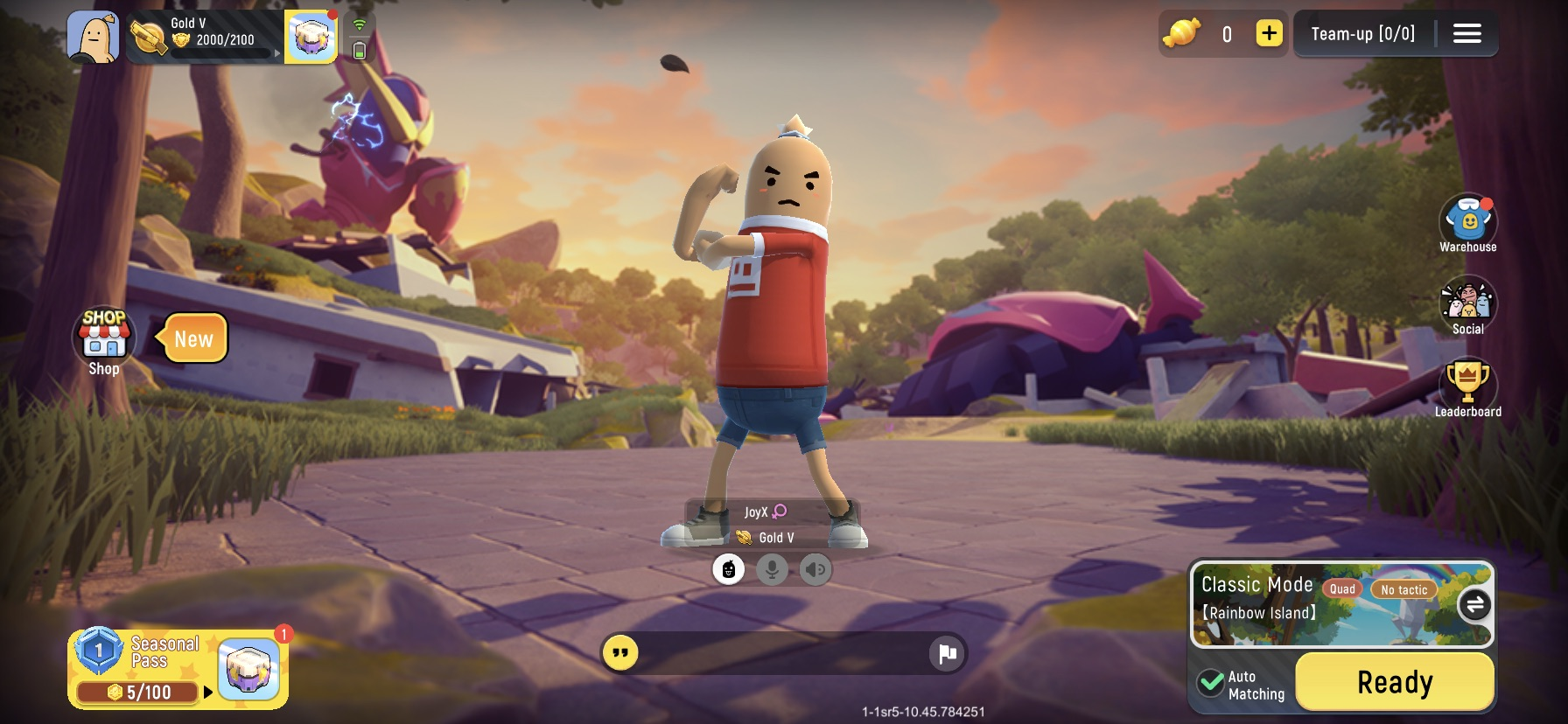Screen dimensions: 1568x724
Task: Switch game mode with the swap arrows
Action: 1475,604
